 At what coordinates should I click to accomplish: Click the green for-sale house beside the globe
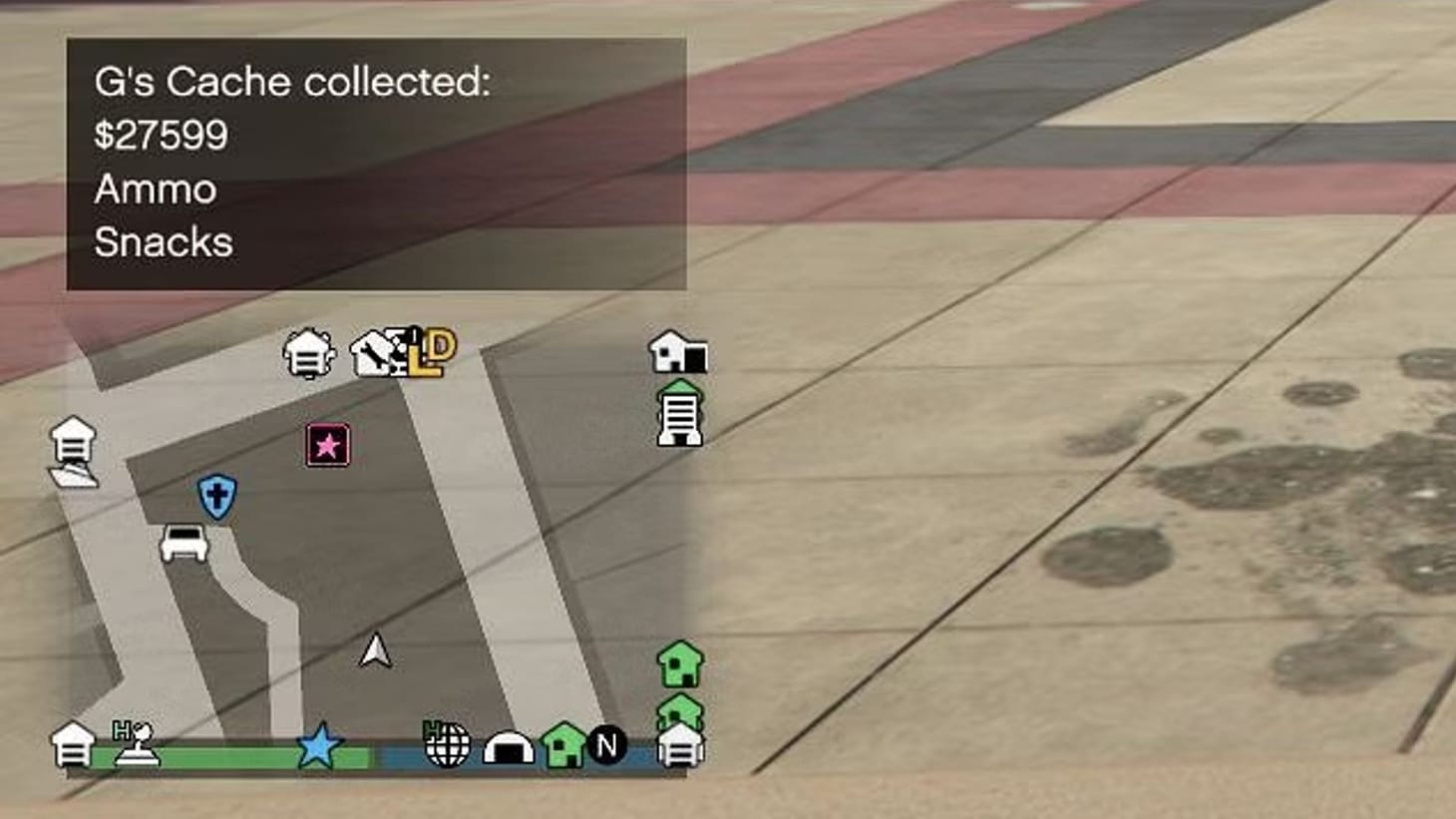click(x=562, y=742)
